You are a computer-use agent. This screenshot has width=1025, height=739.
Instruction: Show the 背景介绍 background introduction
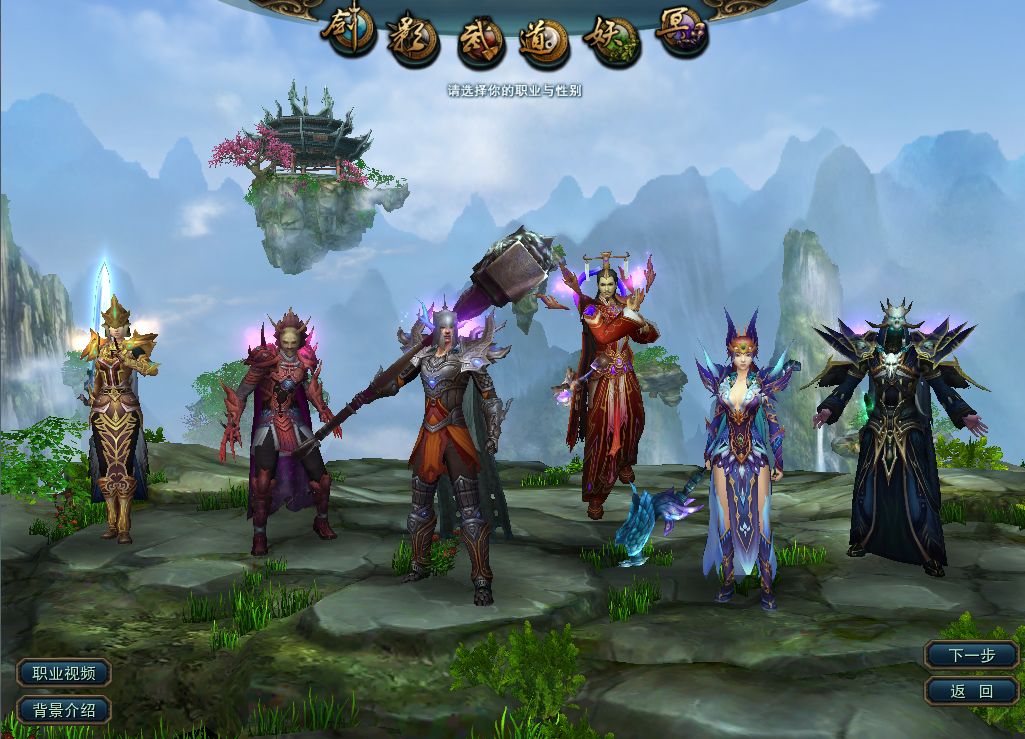pyautogui.click(x=64, y=710)
